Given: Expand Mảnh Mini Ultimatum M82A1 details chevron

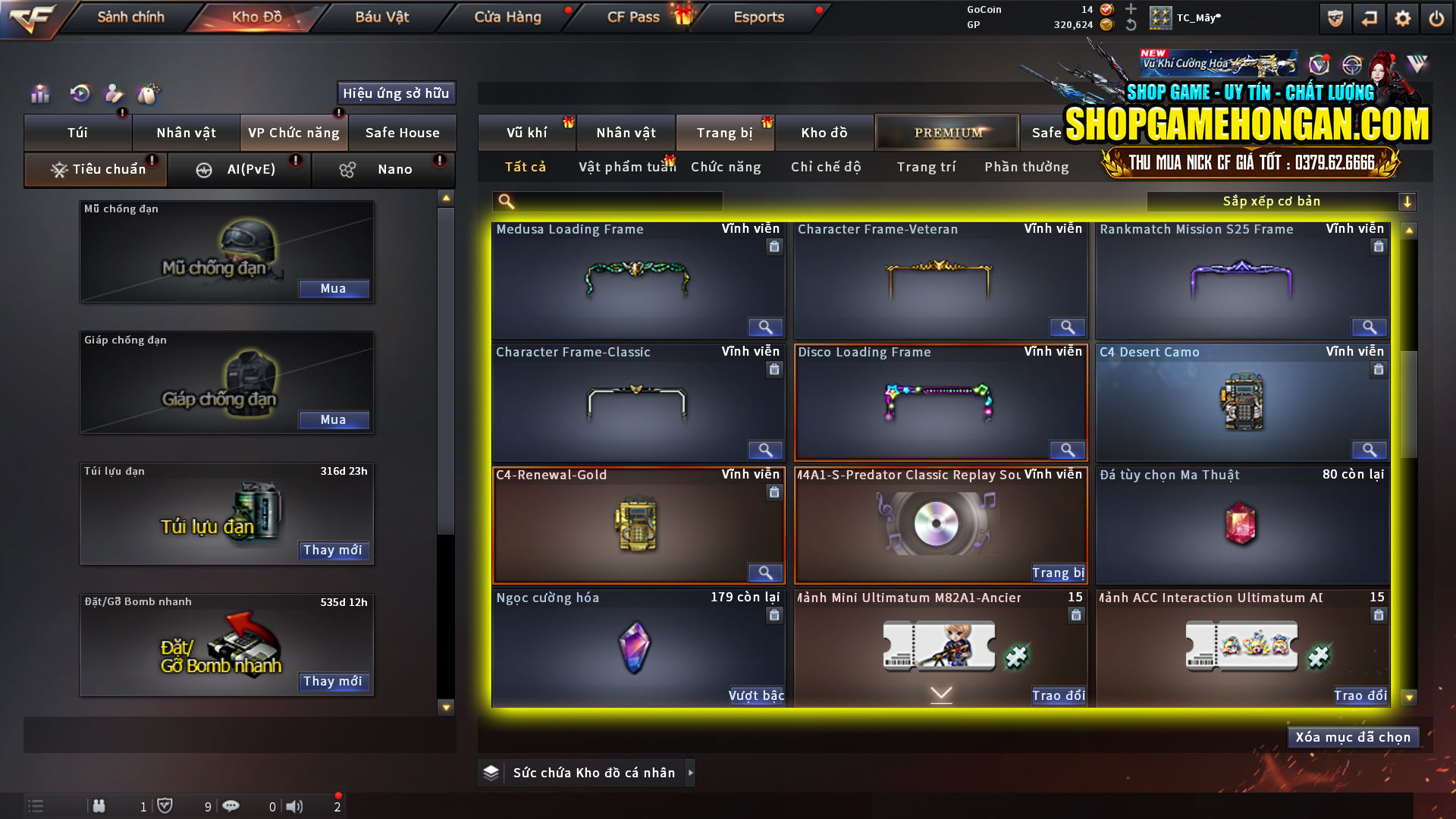Looking at the screenshot, I should [x=940, y=692].
